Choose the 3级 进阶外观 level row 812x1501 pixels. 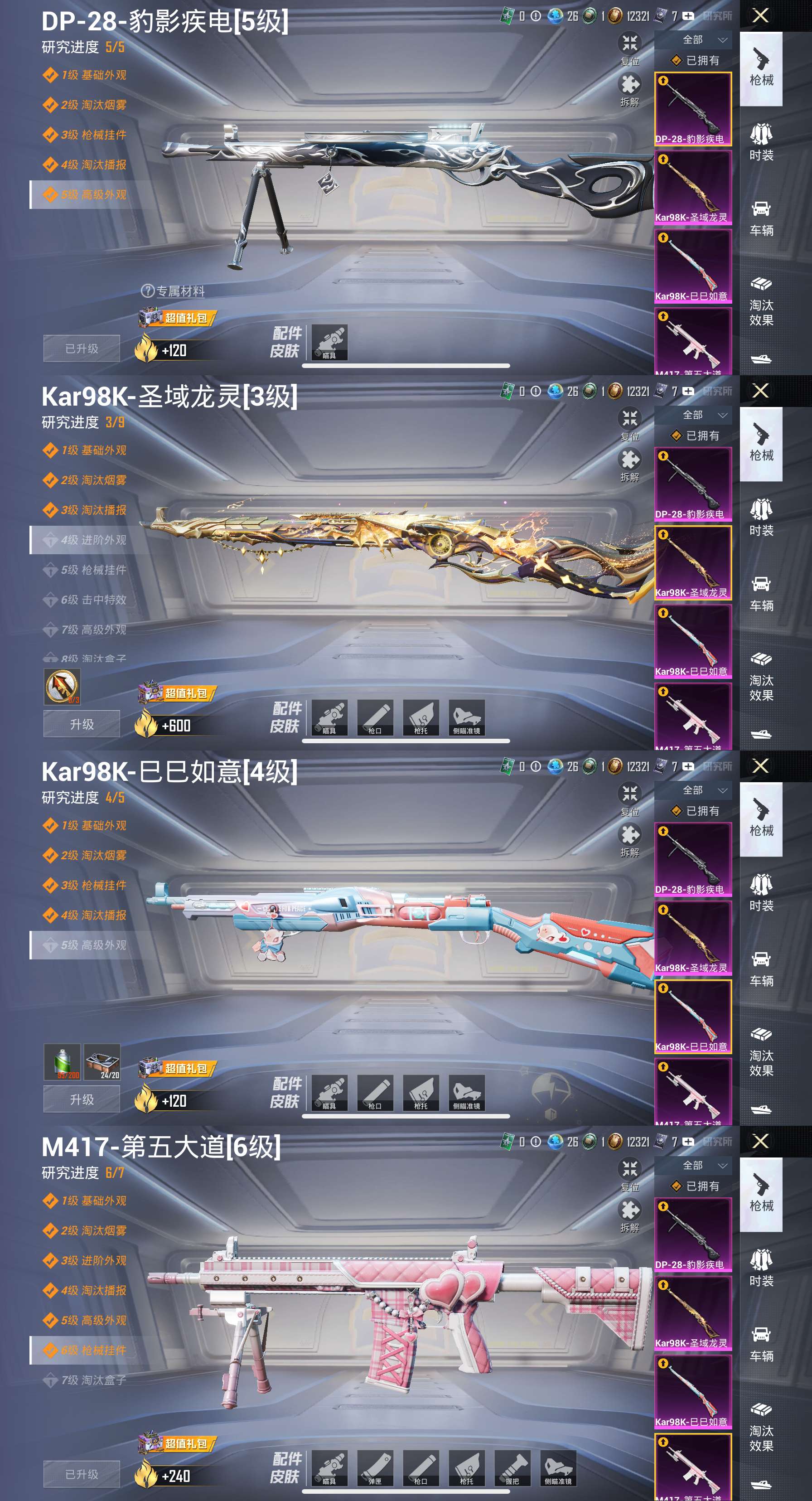click(x=93, y=1260)
